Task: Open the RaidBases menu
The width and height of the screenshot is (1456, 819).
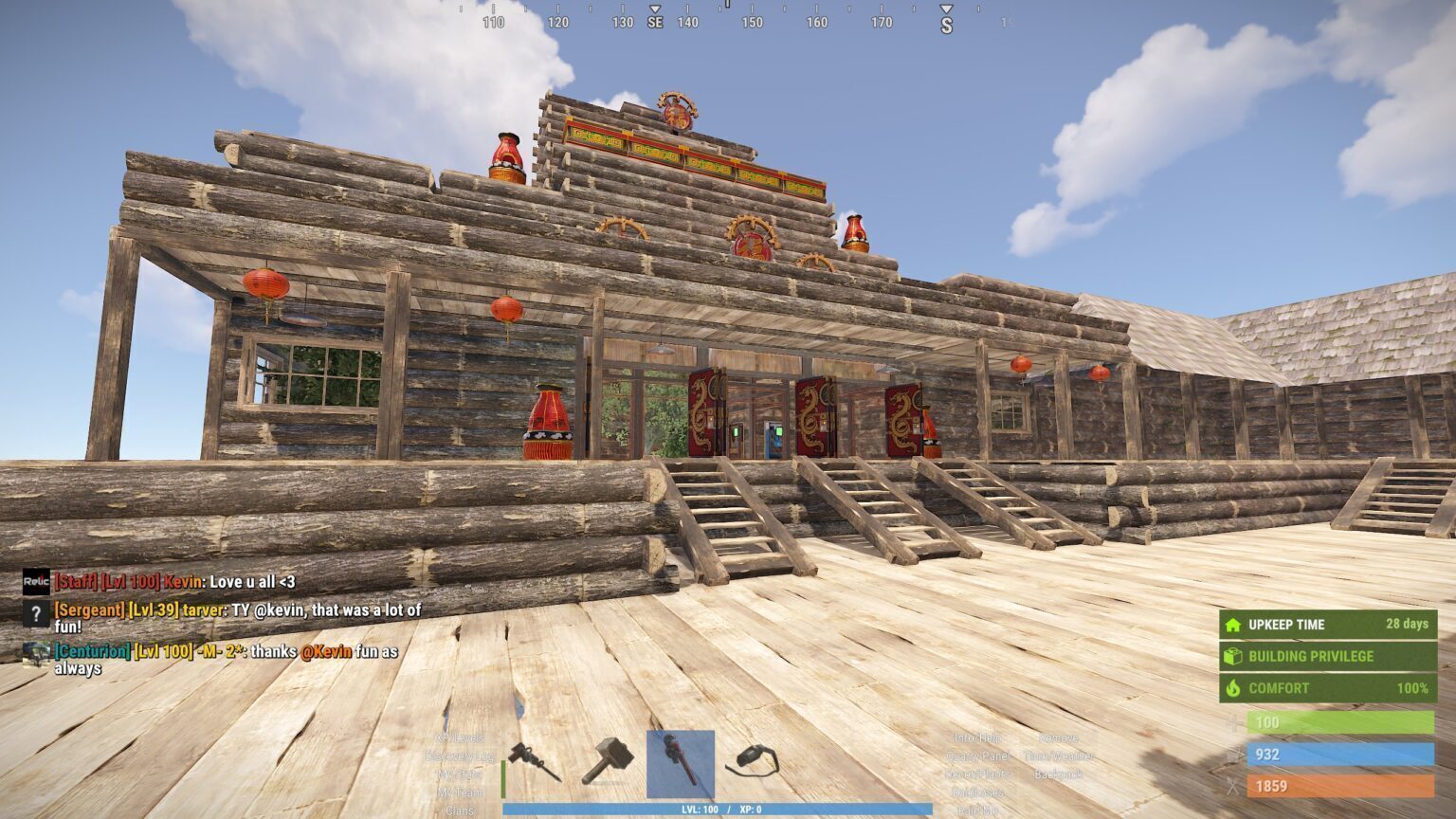Action: [977, 792]
